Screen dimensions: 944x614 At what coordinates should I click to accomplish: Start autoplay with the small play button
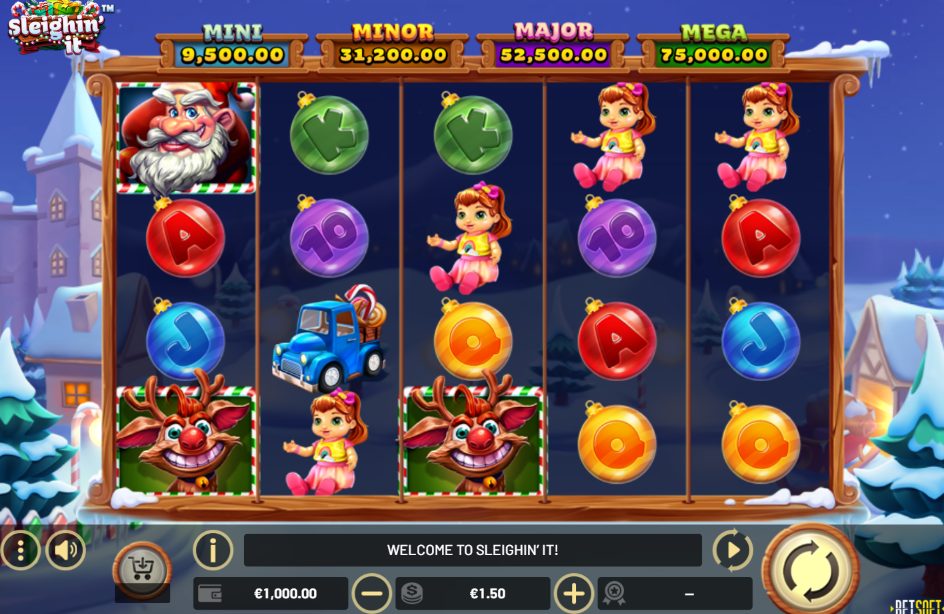click(x=732, y=550)
